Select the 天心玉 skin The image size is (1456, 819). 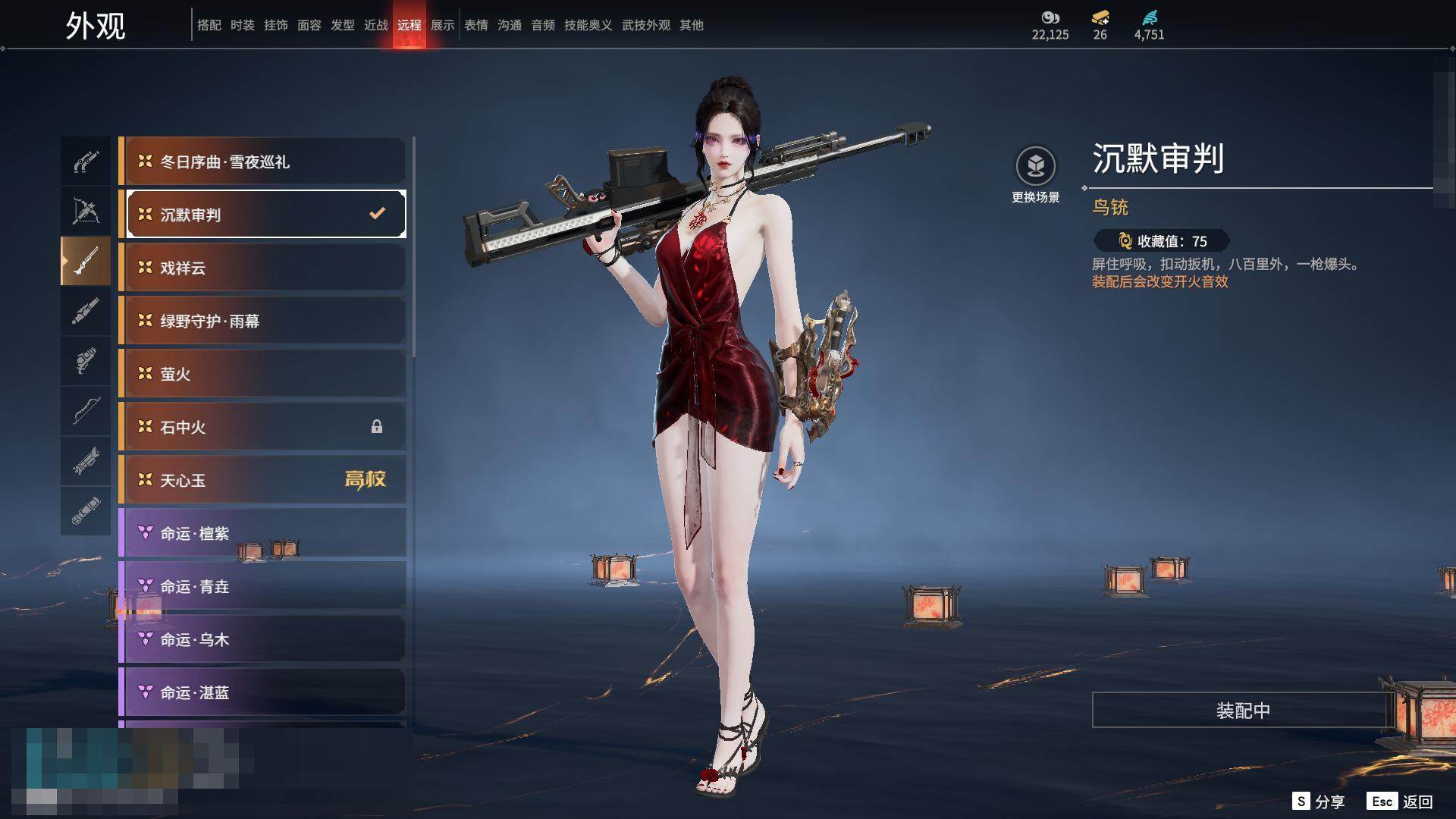tap(262, 480)
